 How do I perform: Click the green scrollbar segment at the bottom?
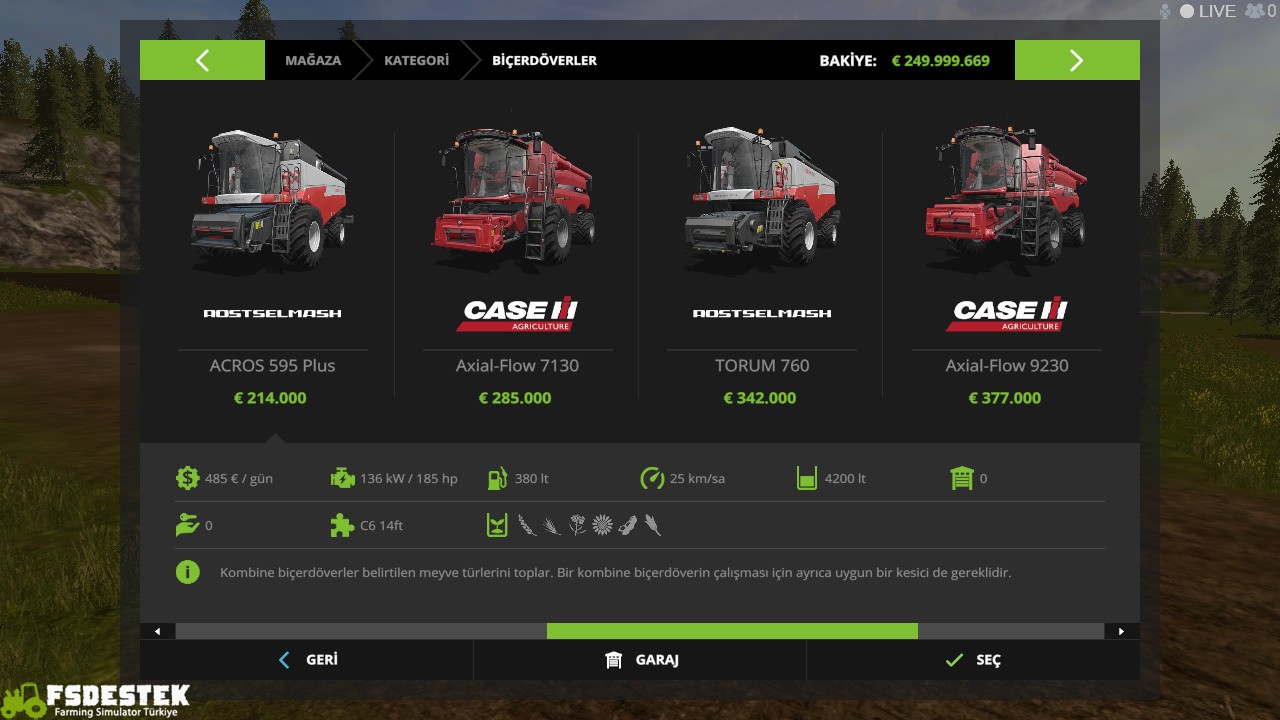[732, 631]
